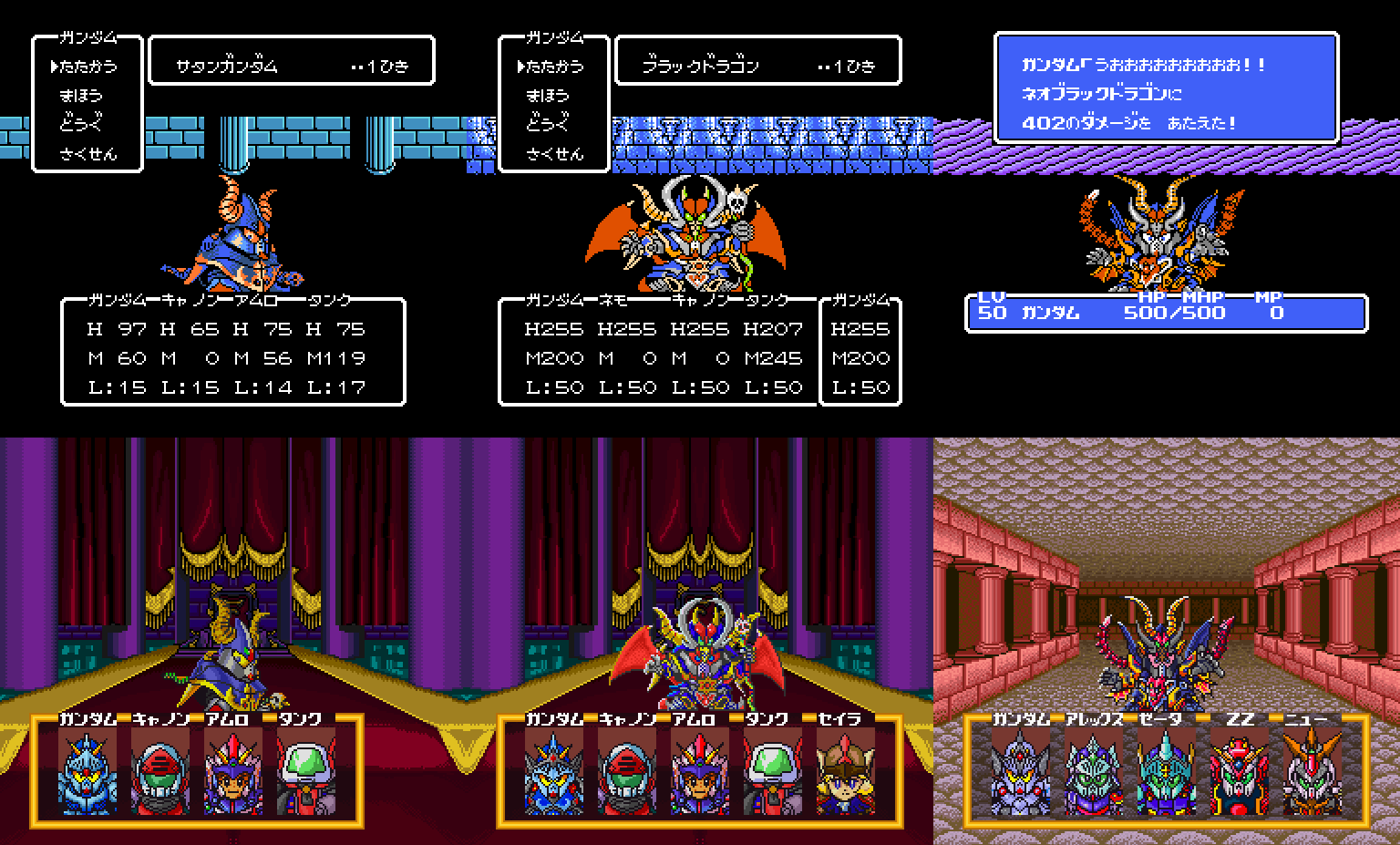Target the サタンガンダム enemy entry
1400x845 pixels.
coord(227,67)
